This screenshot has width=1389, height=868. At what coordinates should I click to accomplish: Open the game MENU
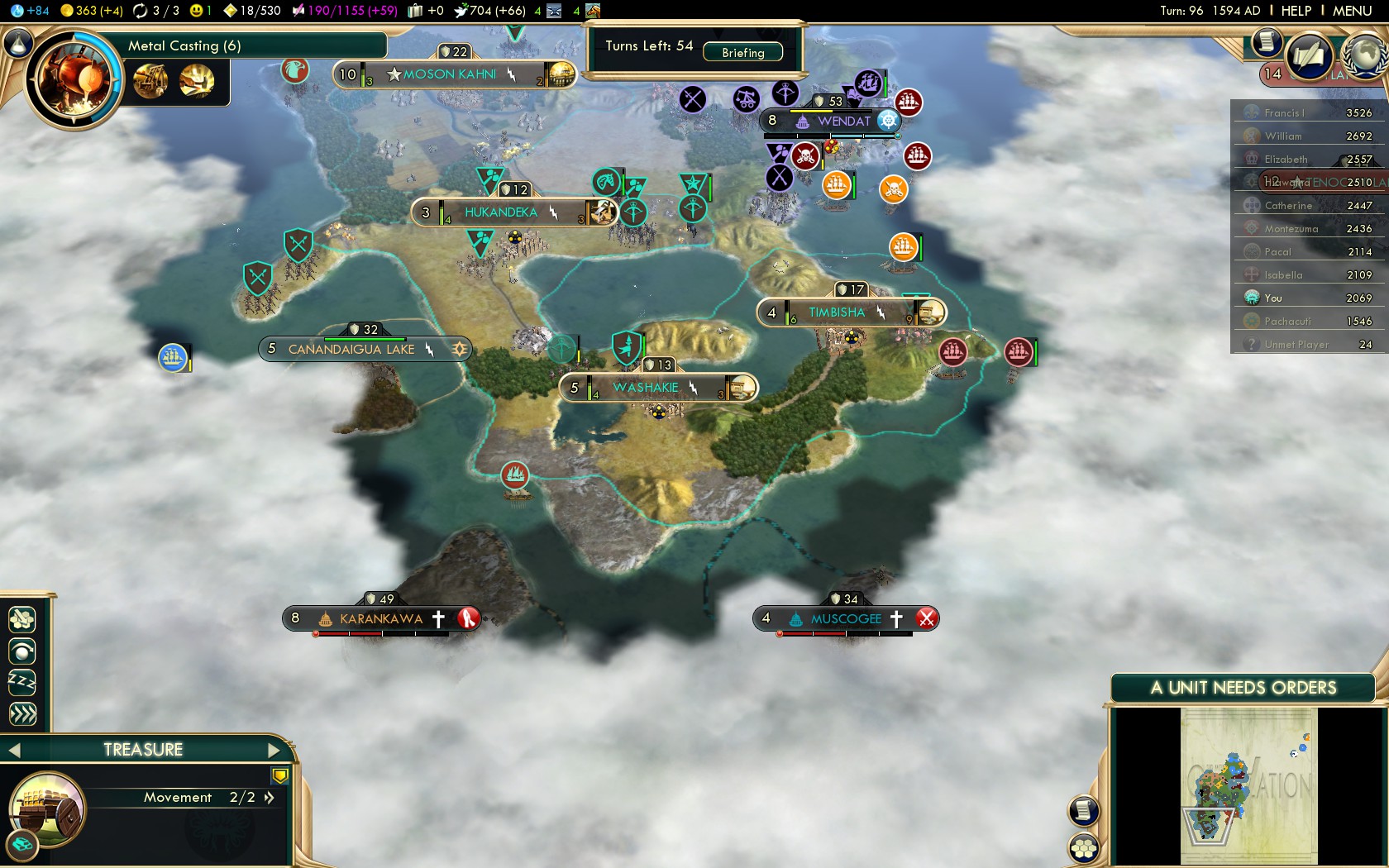pos(1352,11)
